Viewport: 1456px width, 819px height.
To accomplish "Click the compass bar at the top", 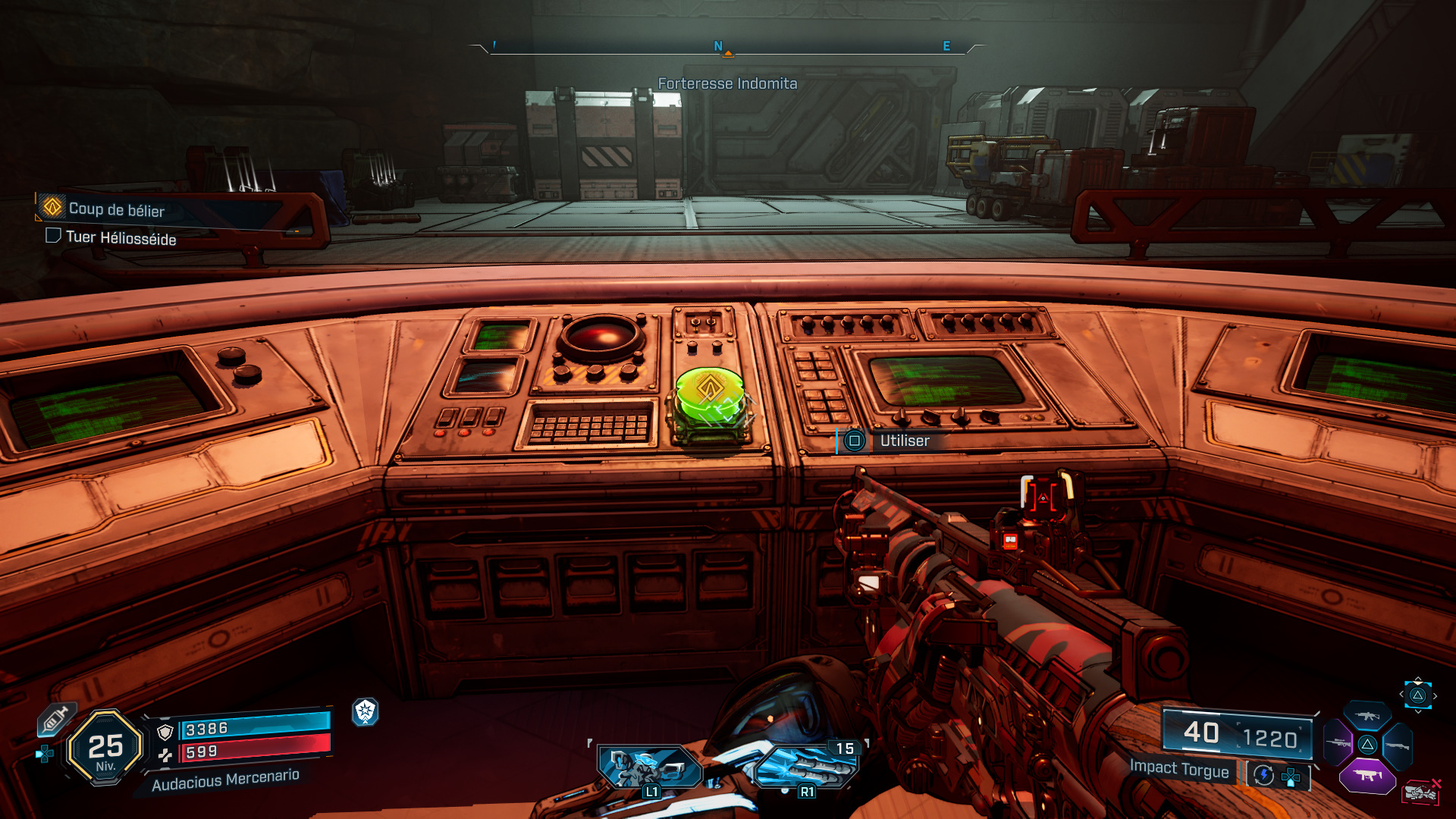I will [727, 48].
